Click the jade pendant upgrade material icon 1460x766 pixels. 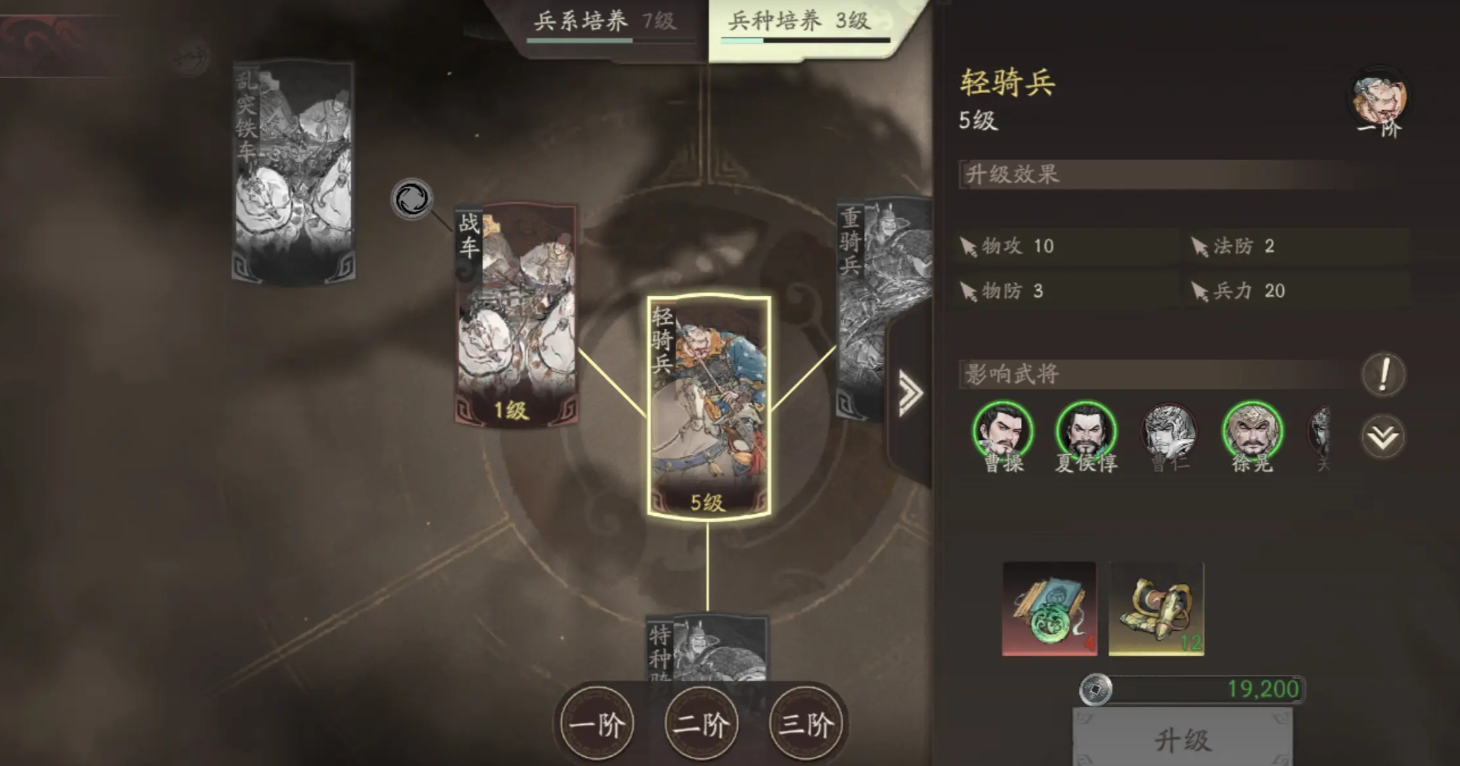tap(1050, 607)
